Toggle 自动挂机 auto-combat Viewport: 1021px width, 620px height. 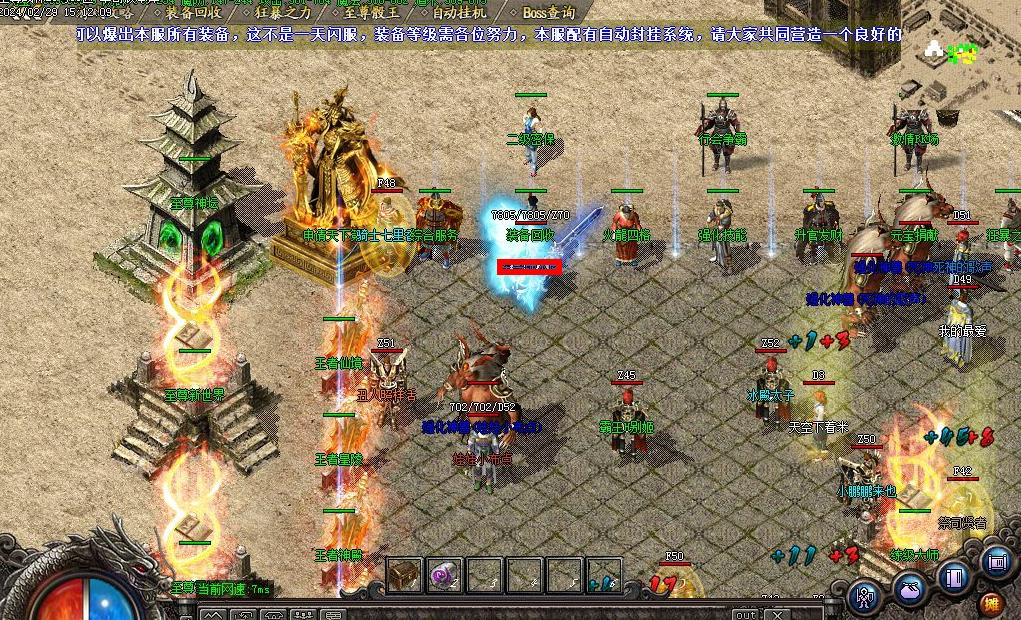459,13
